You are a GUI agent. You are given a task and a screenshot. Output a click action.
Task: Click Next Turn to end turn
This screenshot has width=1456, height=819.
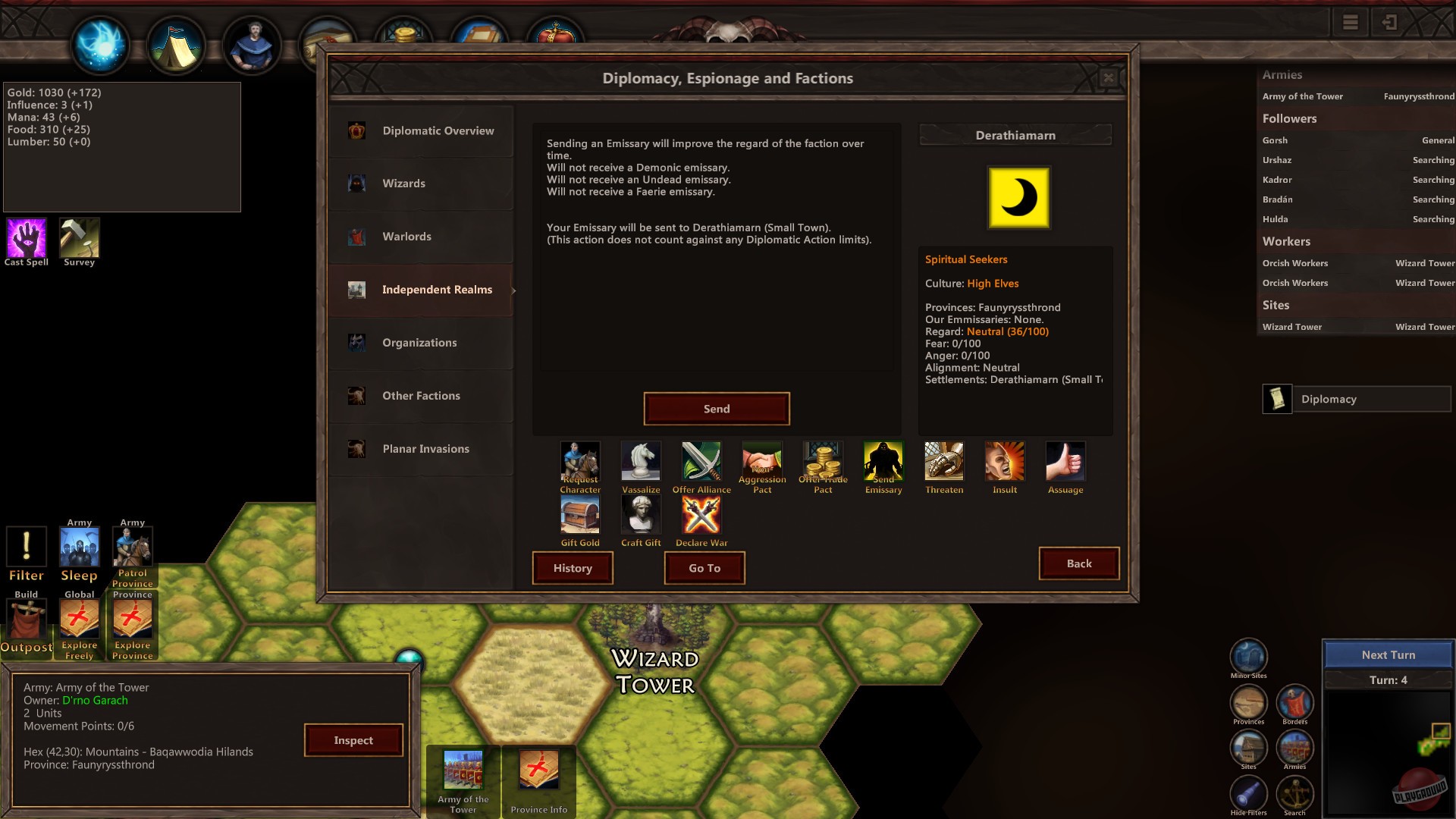(1388, 654)
